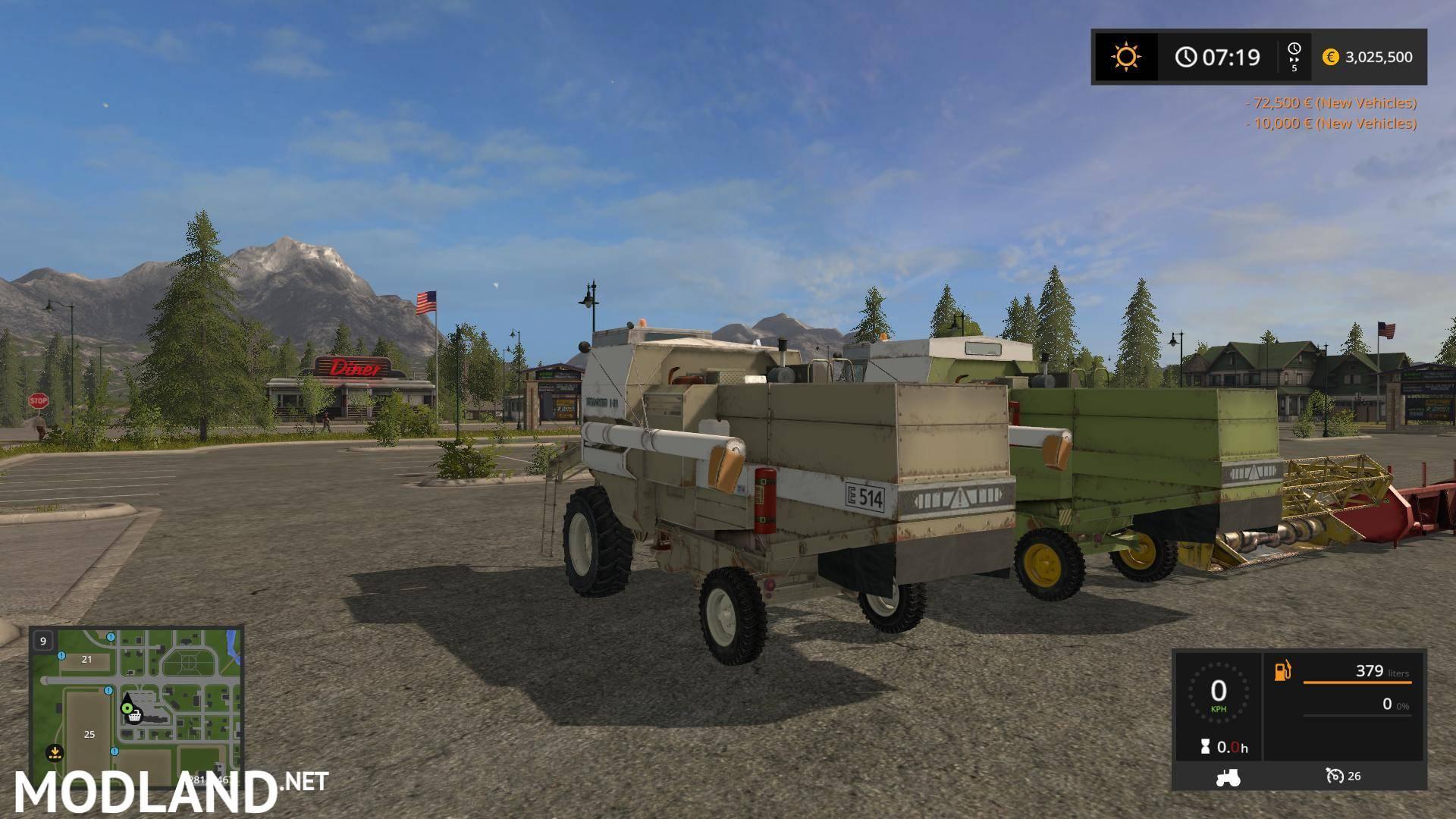The image size is (1456, 819).
Task: Select the yellow unloading point map marker
Action: click(54, 753)
